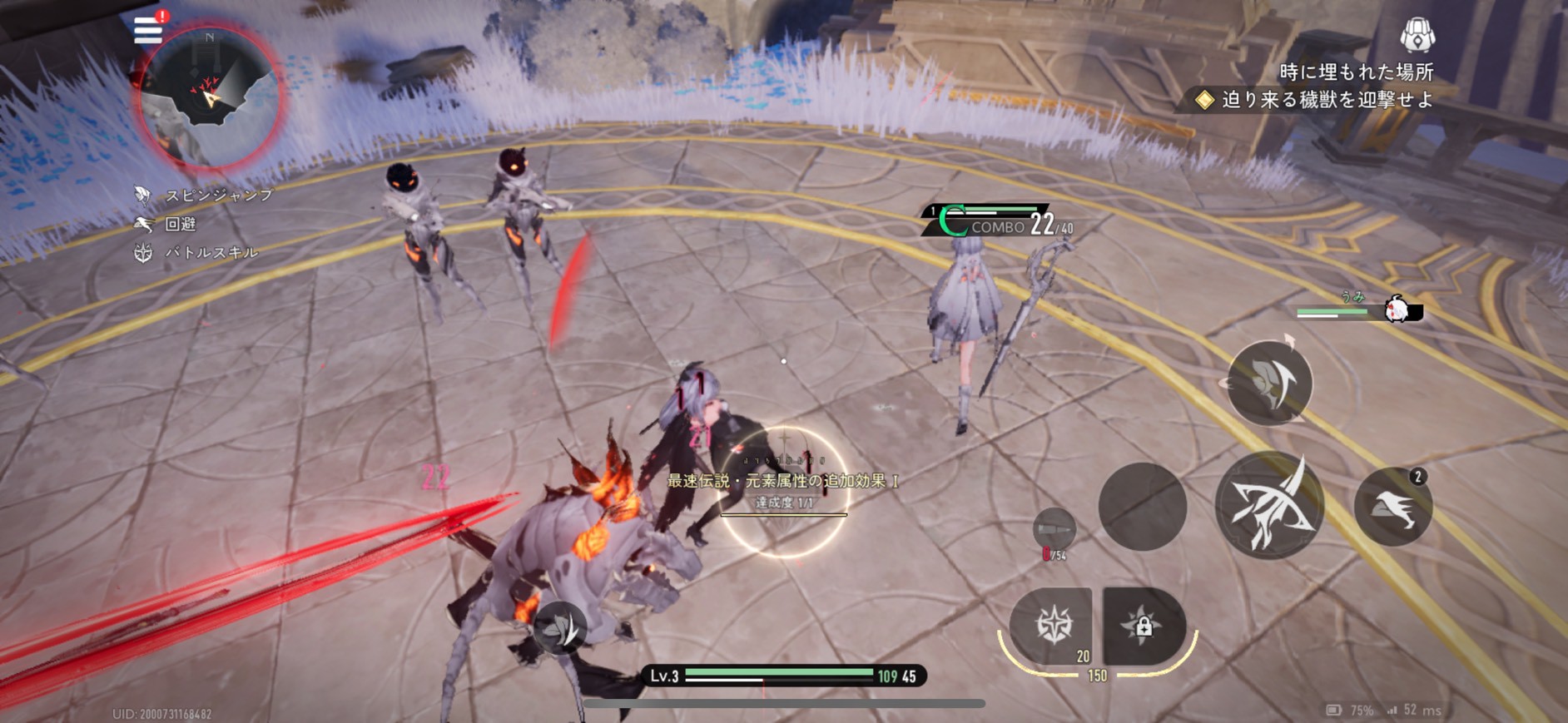Tap the empty round action button
Image resolution: width=1568 pixels, height=723 pixels.
[1142, 506]
